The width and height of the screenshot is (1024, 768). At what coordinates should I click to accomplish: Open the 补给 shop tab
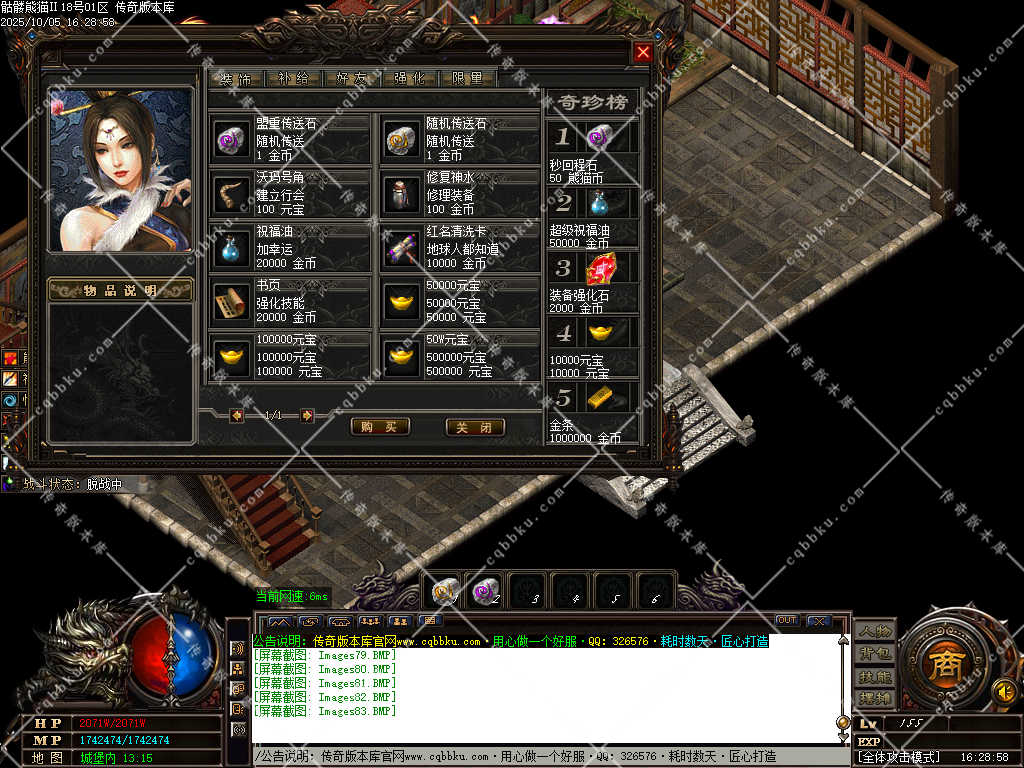pyautogui.click(x=294, y=78)
